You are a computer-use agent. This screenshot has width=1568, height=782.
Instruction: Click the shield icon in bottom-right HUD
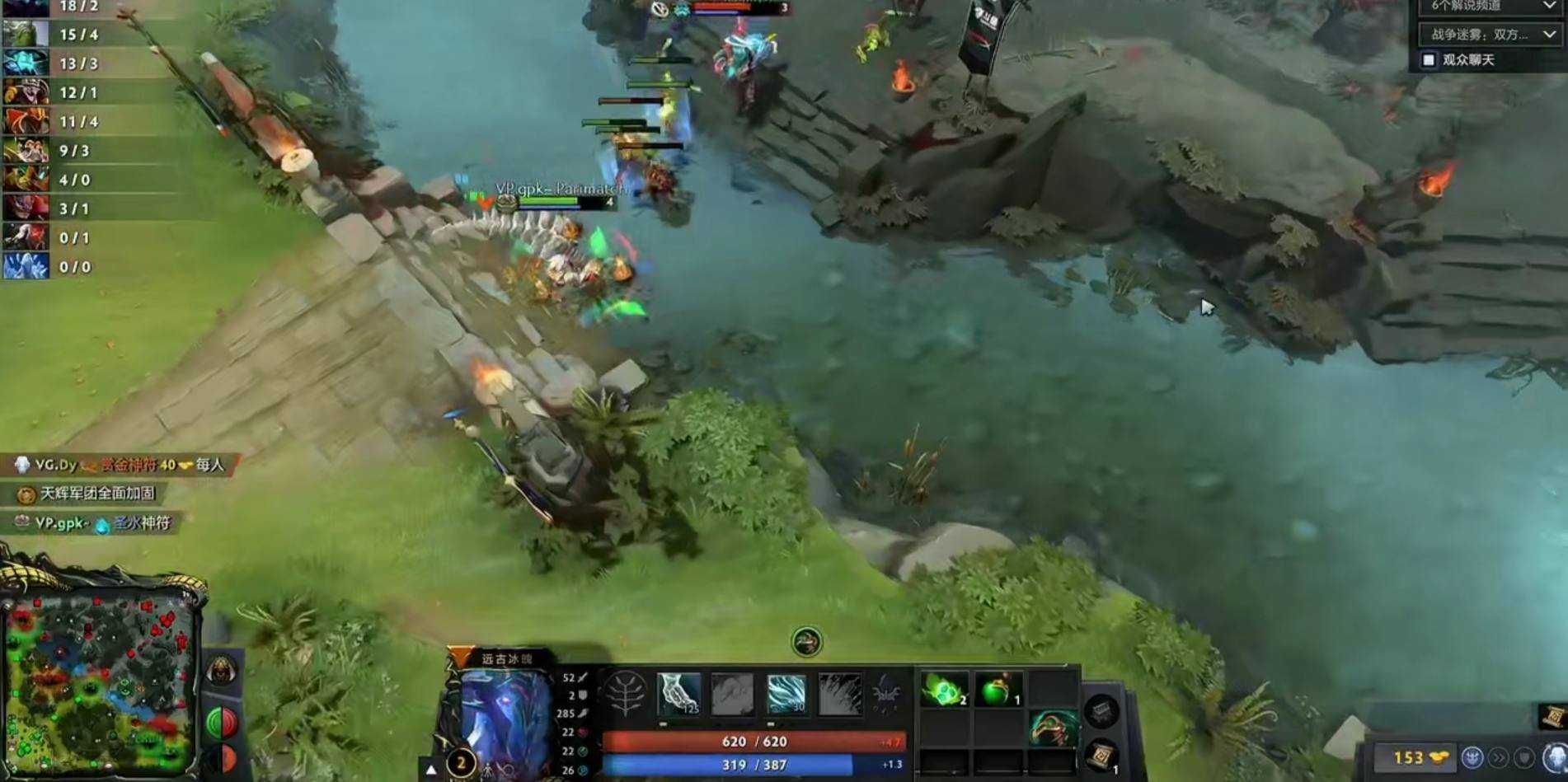pos(1524,757)
